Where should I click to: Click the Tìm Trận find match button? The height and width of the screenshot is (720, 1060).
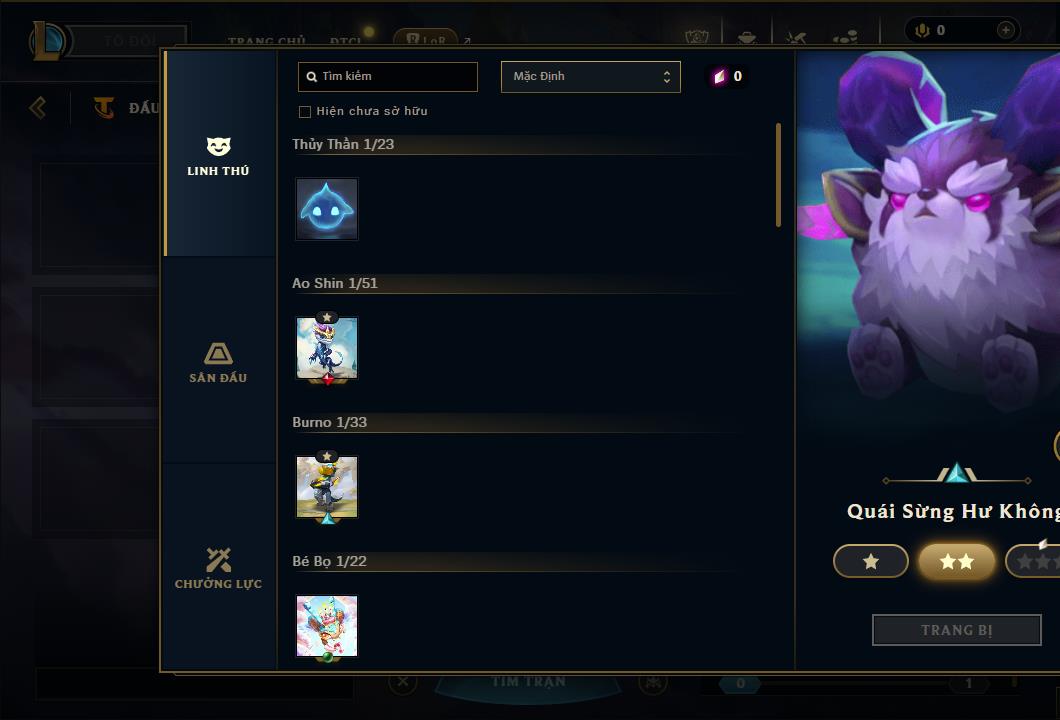(528, 682)
